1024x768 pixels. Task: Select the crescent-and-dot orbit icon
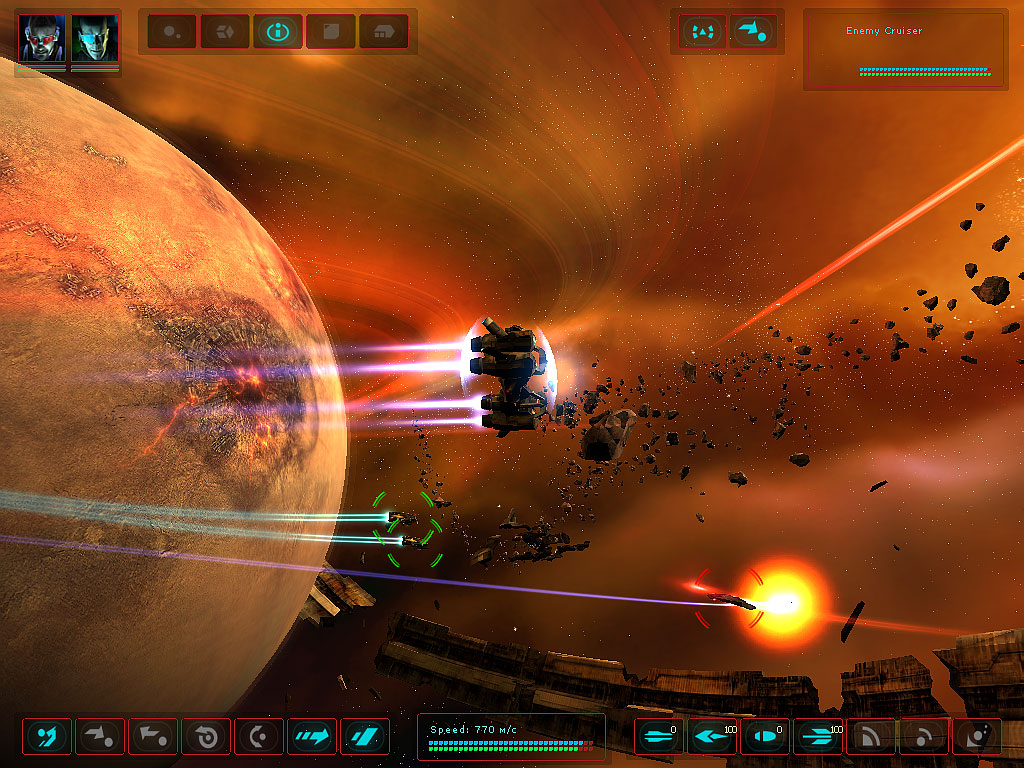click(259, 737)
